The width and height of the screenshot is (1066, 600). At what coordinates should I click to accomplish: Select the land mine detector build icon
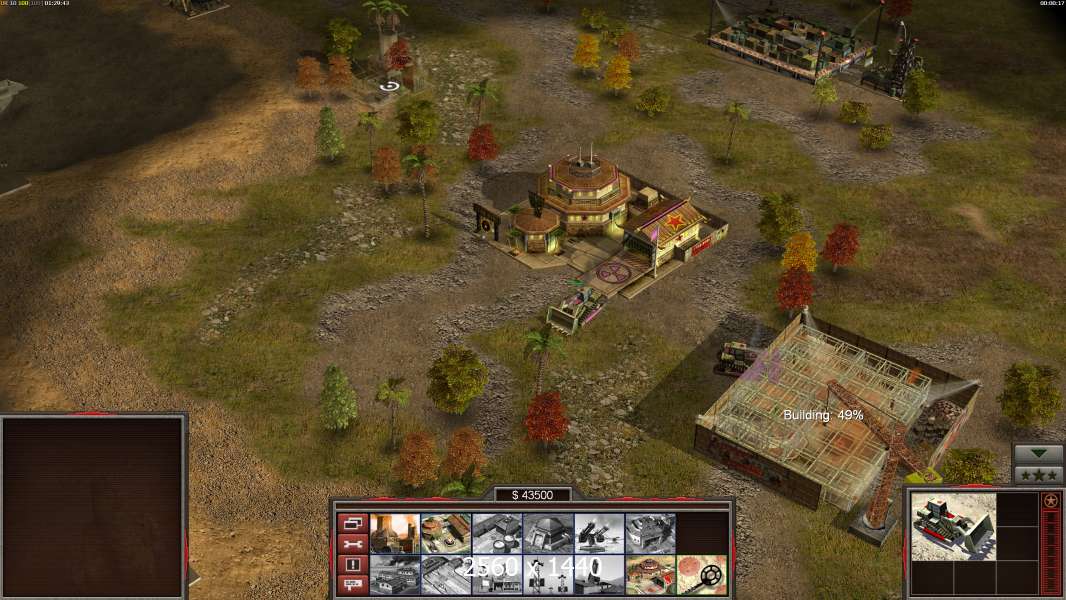pyautogui.click(x=701, y=575)
